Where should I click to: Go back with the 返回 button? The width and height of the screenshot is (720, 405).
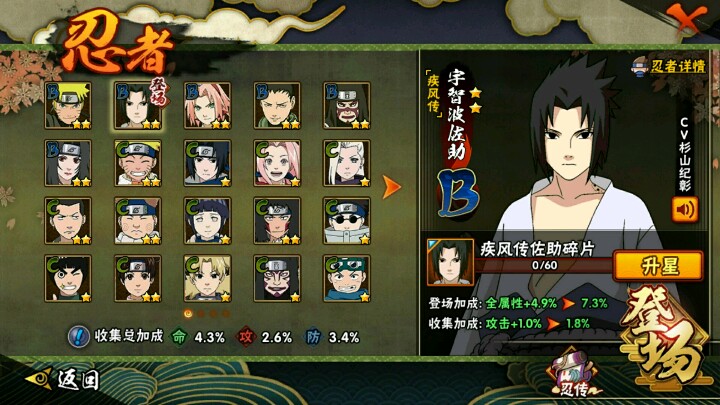coord(68,380)
